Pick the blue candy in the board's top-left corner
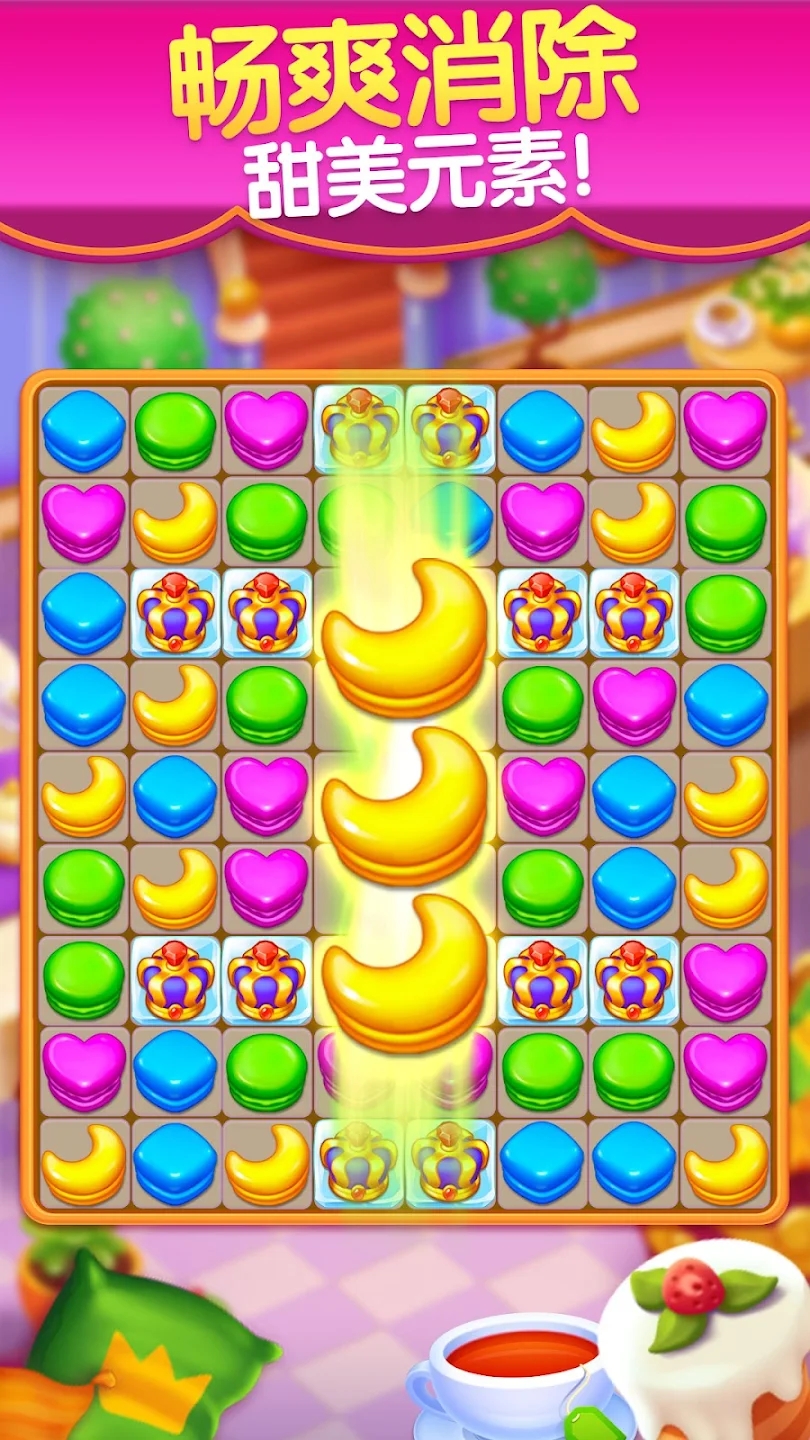 [83, 431]
